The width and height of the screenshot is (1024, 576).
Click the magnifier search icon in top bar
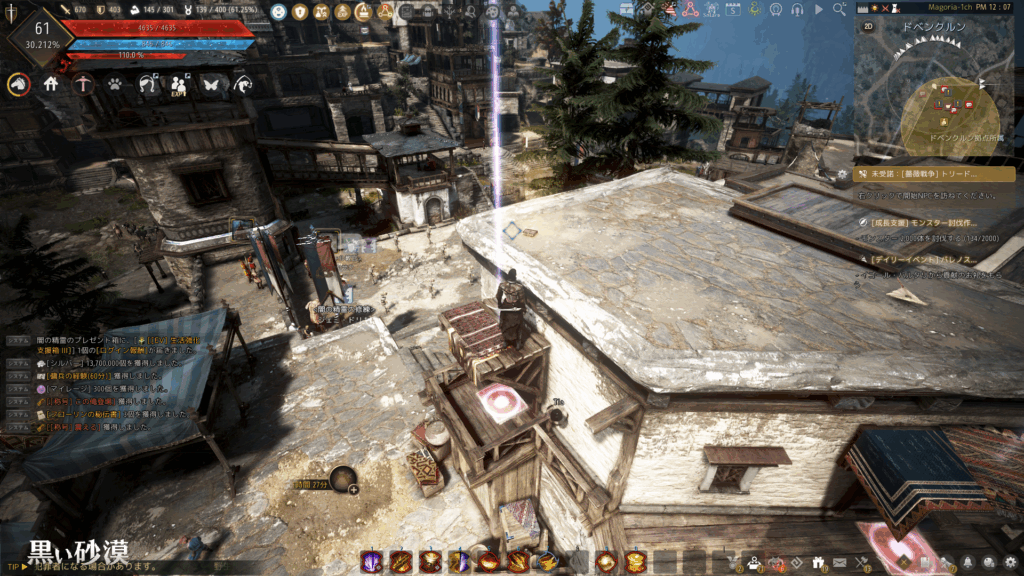tap(838, 9)
